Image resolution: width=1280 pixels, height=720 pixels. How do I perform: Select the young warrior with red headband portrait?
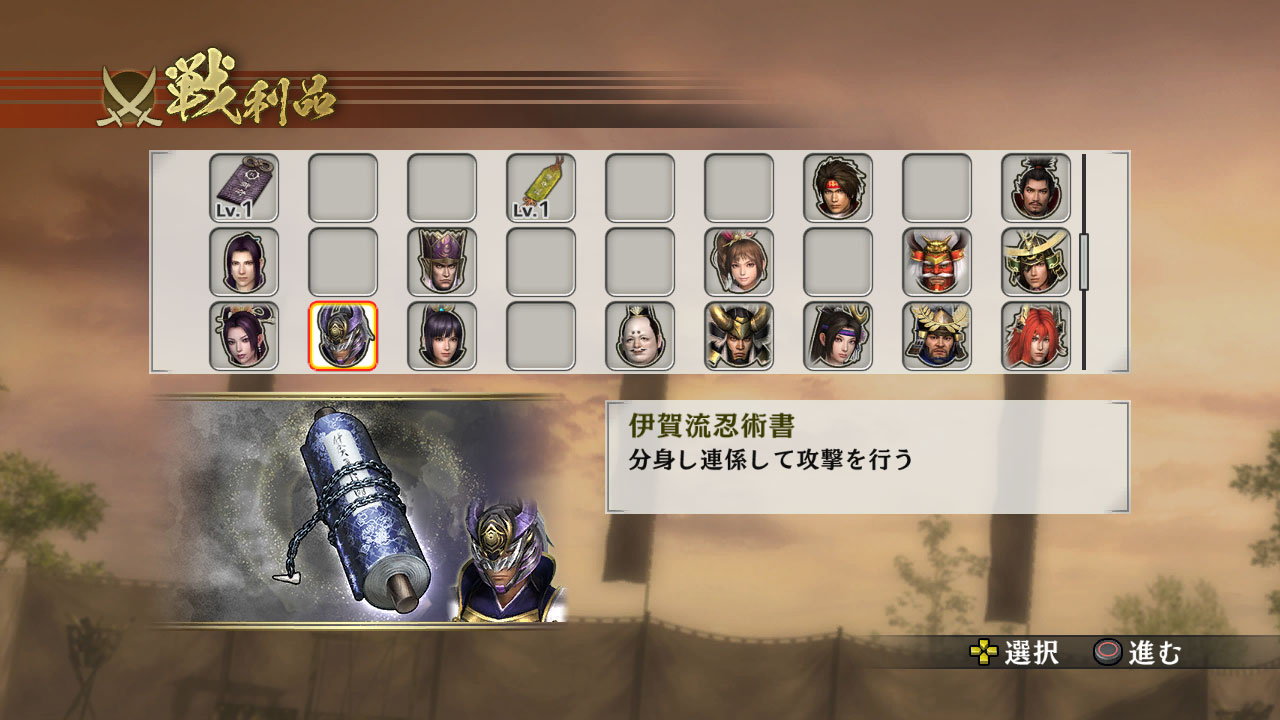click(x=839, y=188)
